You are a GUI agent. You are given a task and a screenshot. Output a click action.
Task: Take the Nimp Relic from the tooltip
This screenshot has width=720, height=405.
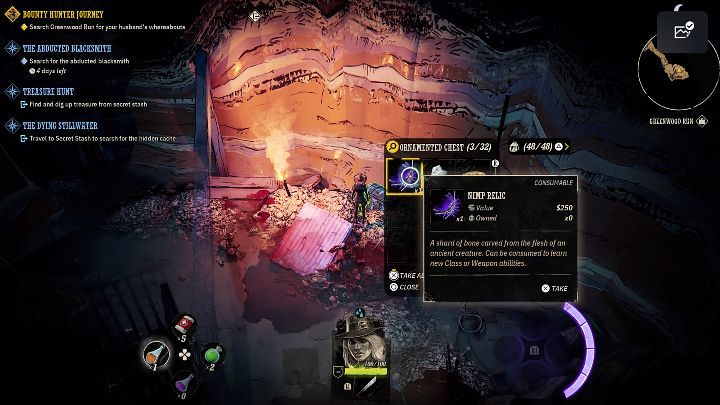[x=554, y=288]
